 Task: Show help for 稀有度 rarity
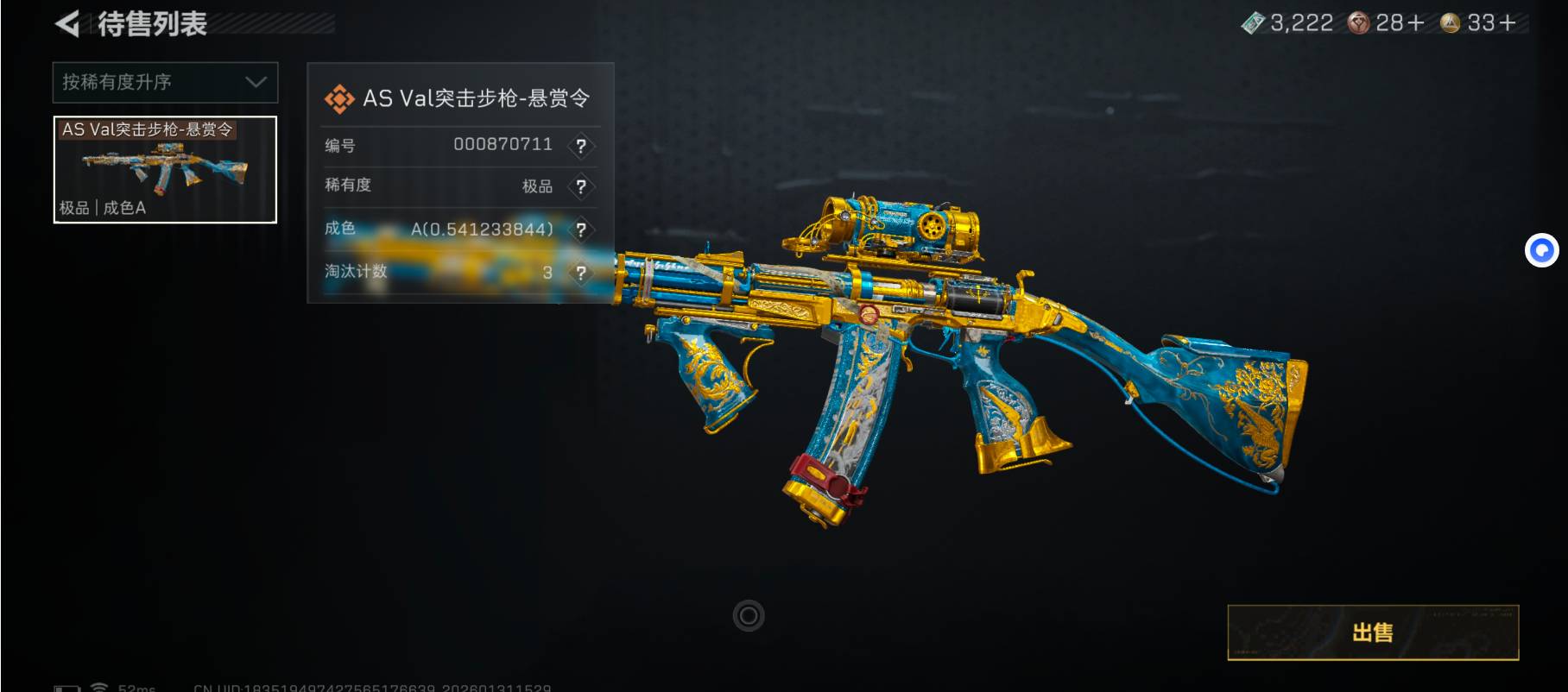coord(581,186)
